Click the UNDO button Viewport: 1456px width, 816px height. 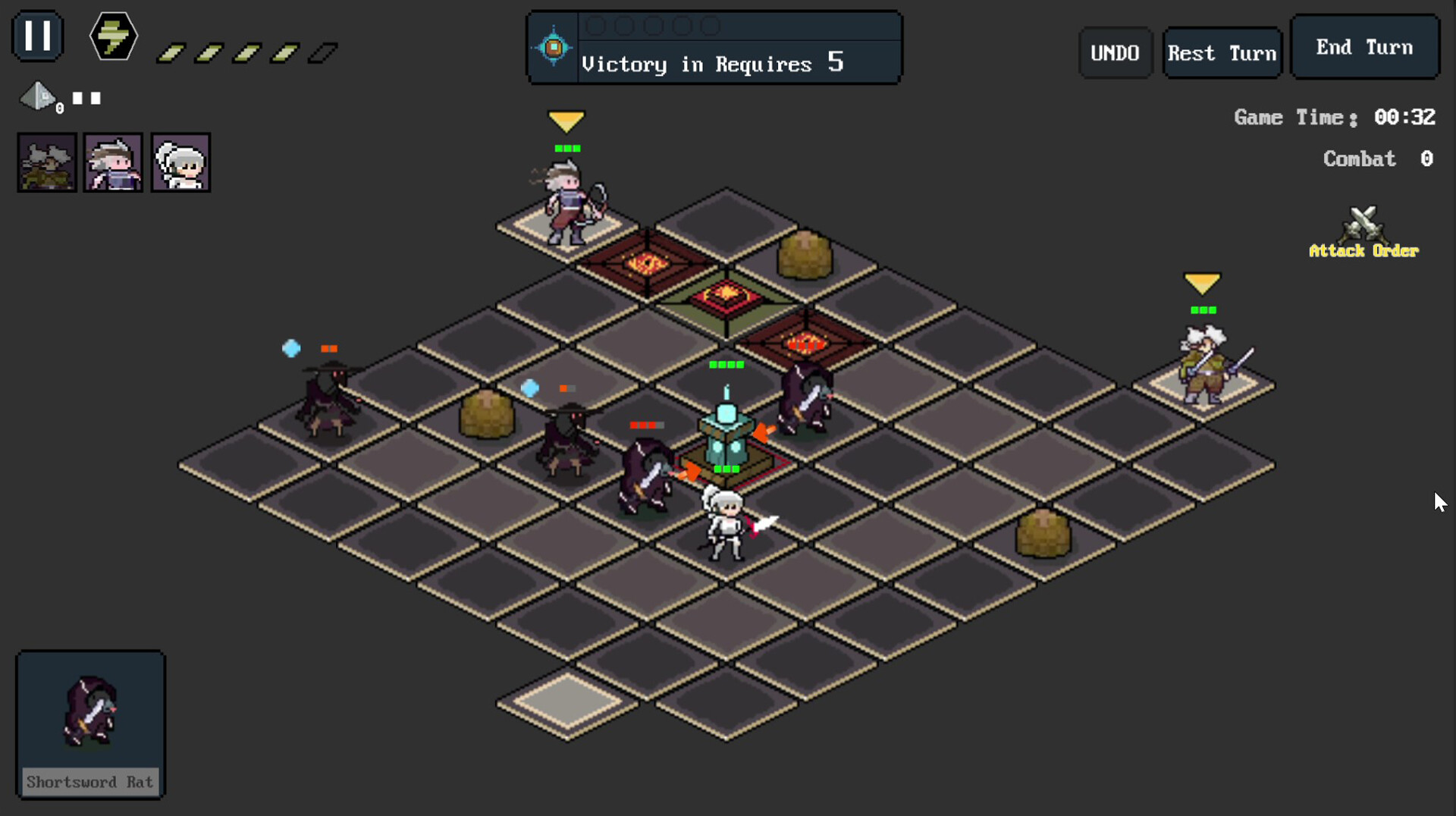[1115, 52]
